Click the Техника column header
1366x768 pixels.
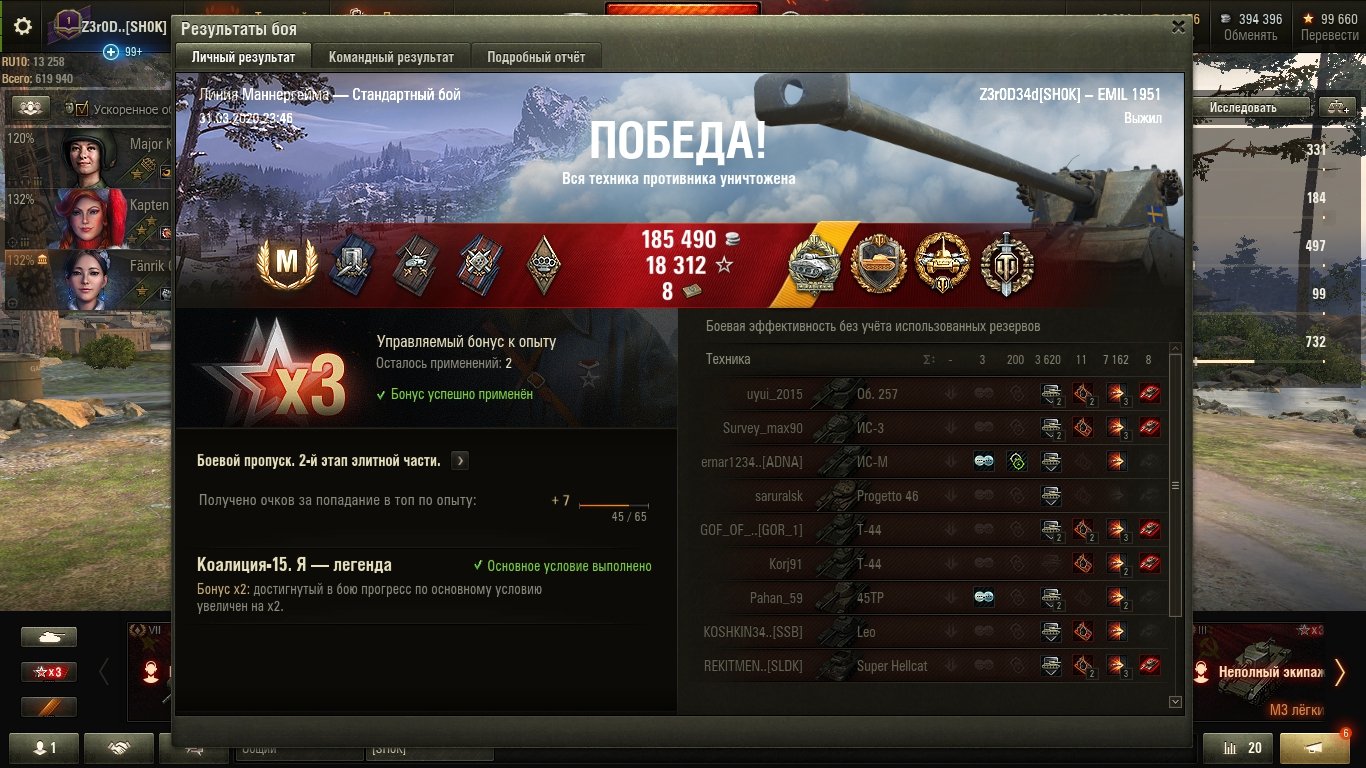(728, 359)
